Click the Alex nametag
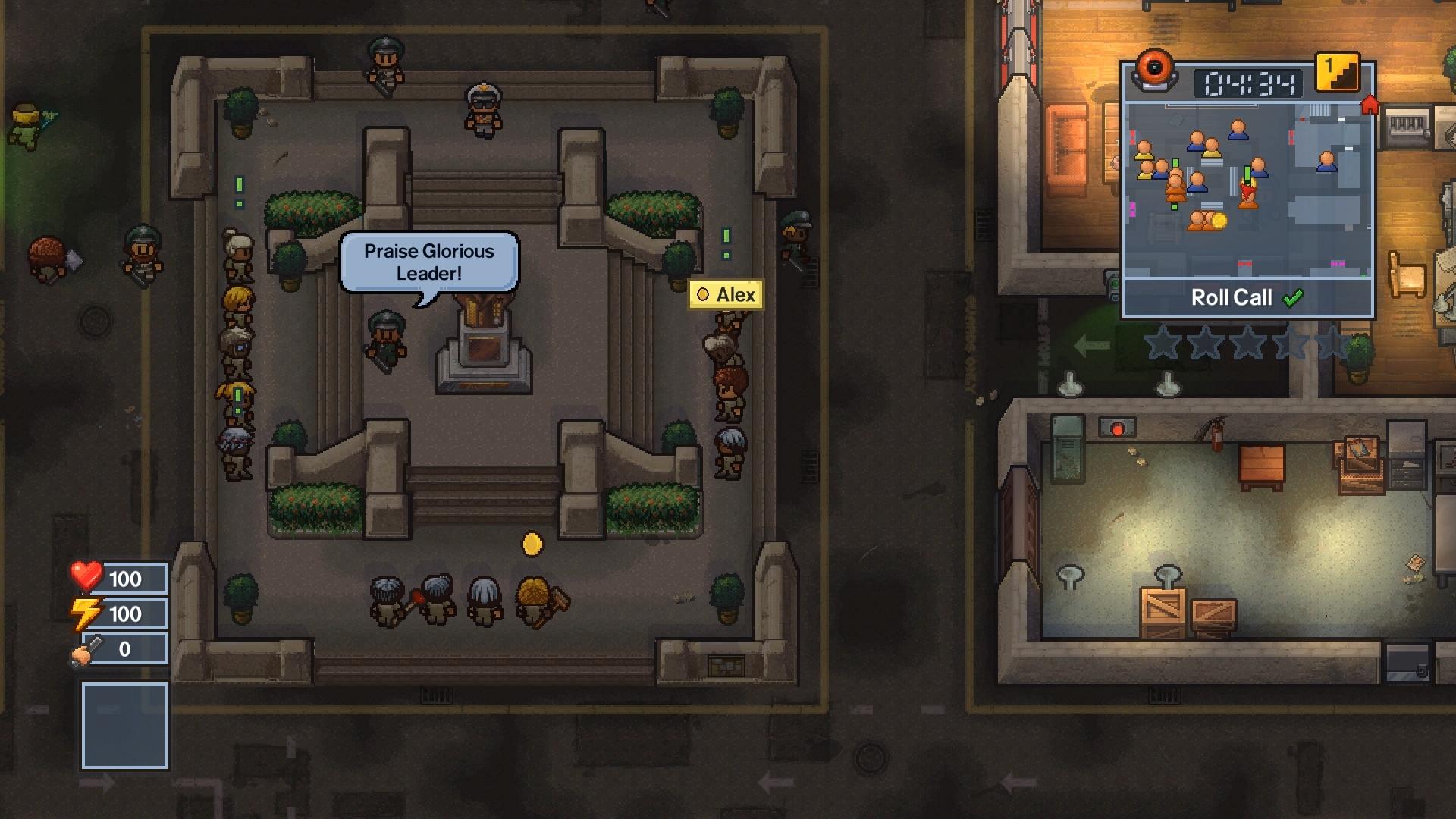1456x819 pixels. point(726,294)
